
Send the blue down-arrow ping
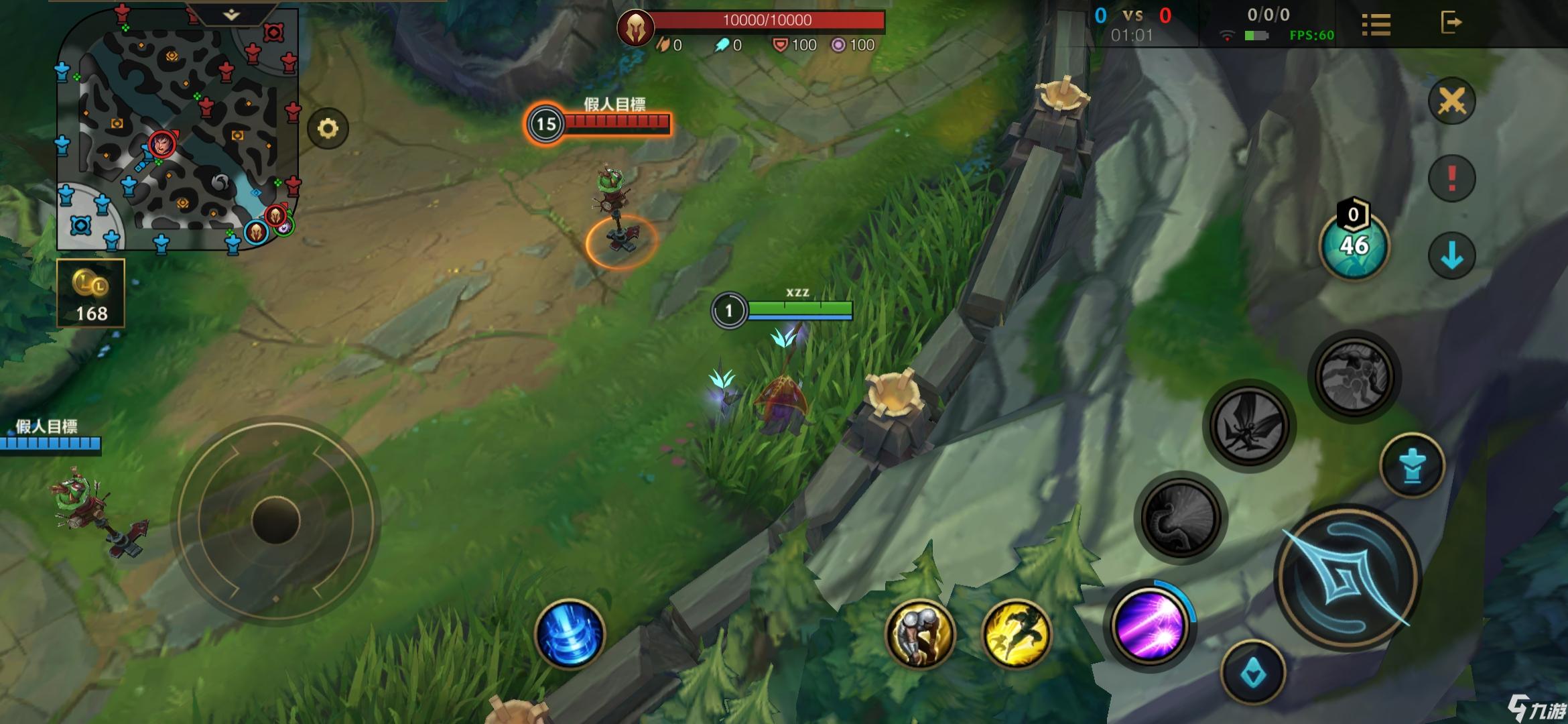tap(1452, 255)
